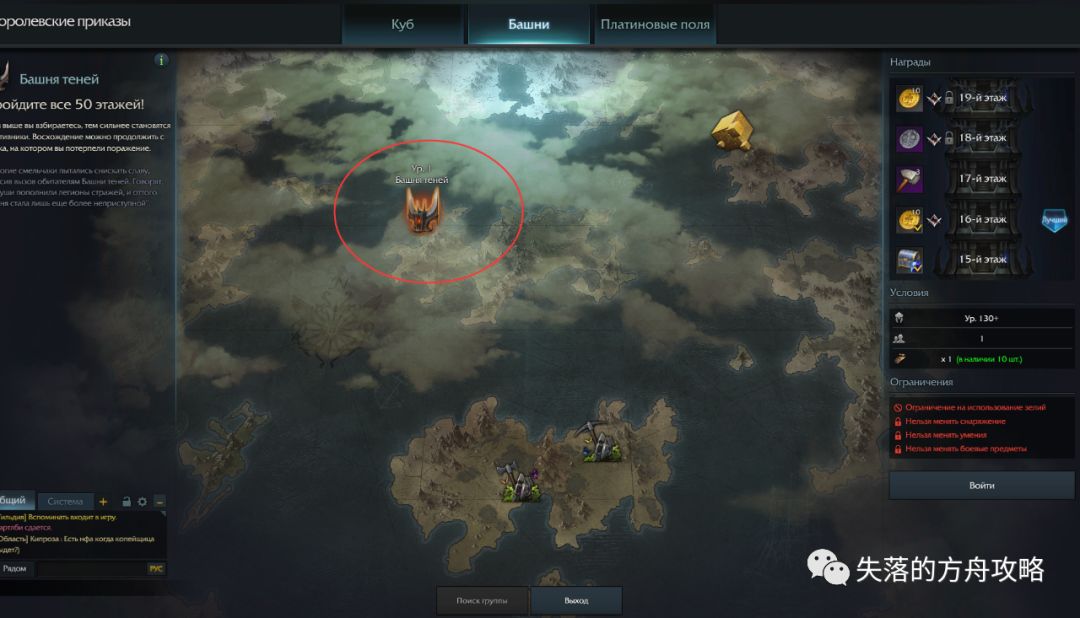The image size is (1080, 618).
Task: Switch to the Куб tab
Action: click(x=402, y=24)
